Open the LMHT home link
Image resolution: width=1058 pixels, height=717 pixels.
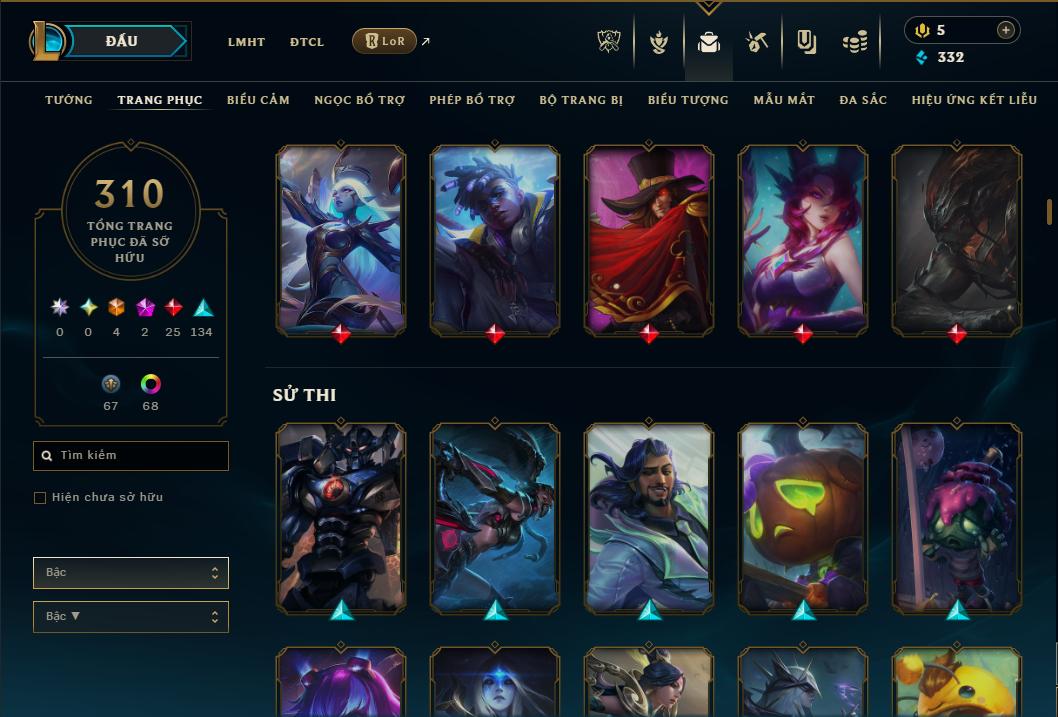[x=246, y=42]
